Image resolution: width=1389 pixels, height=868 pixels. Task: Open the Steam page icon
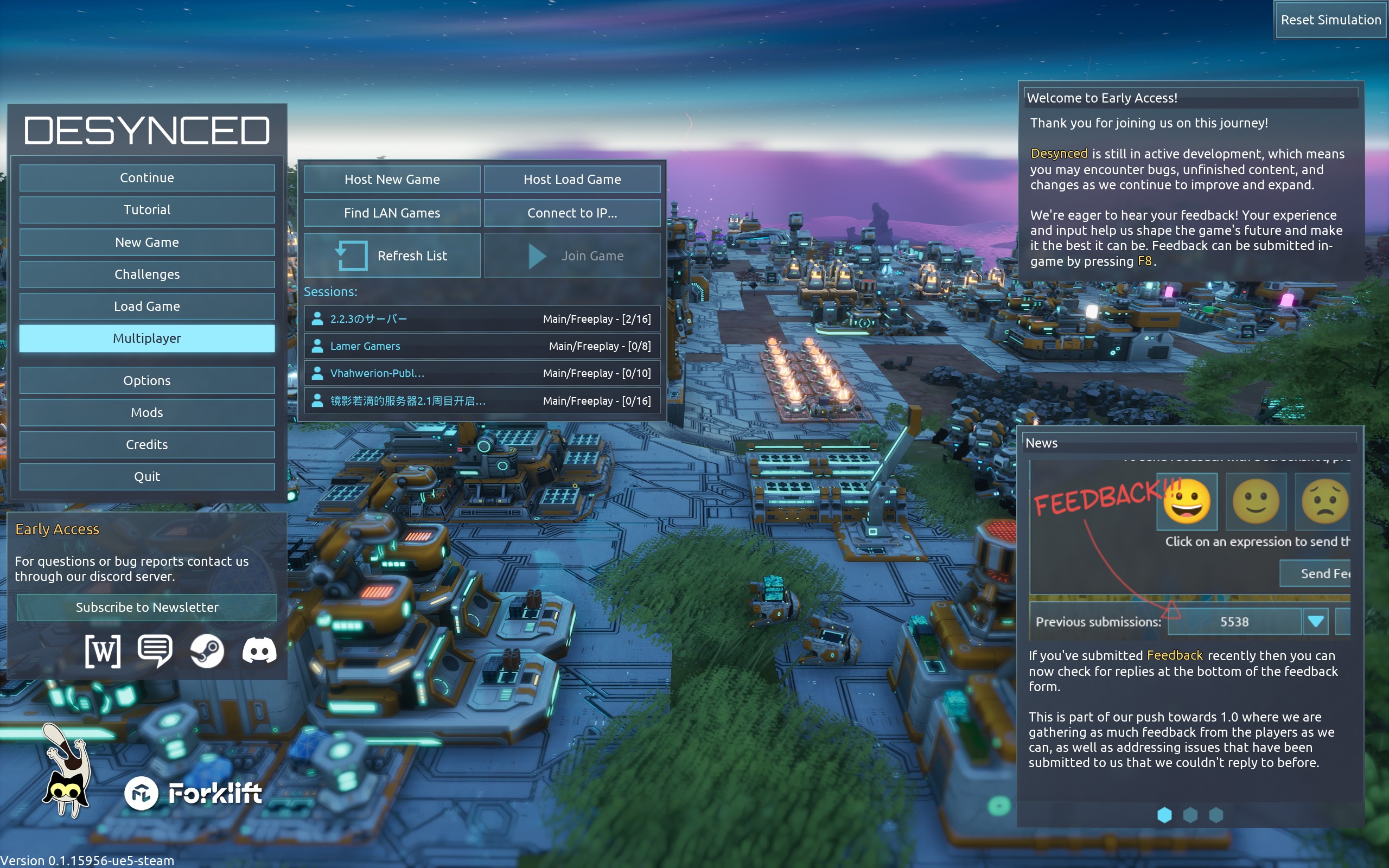pyautogui.click(x=207, y=651)
